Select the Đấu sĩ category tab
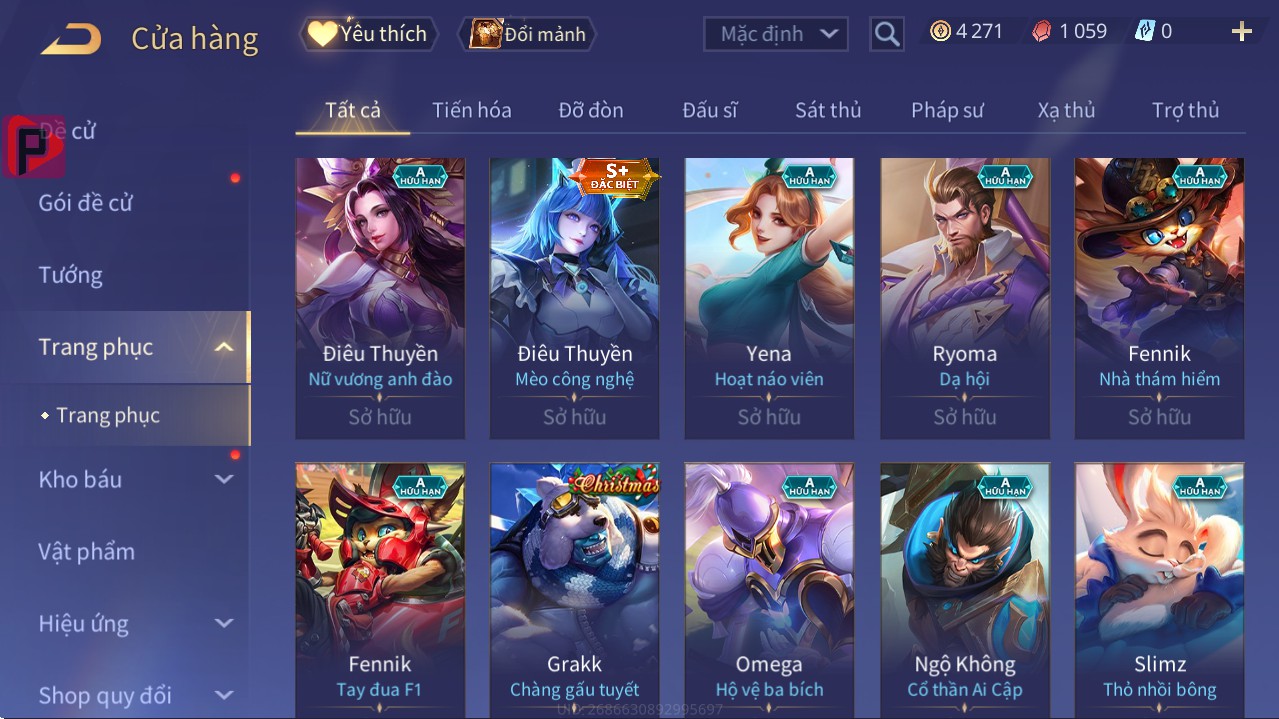 [x=710, y=110]
